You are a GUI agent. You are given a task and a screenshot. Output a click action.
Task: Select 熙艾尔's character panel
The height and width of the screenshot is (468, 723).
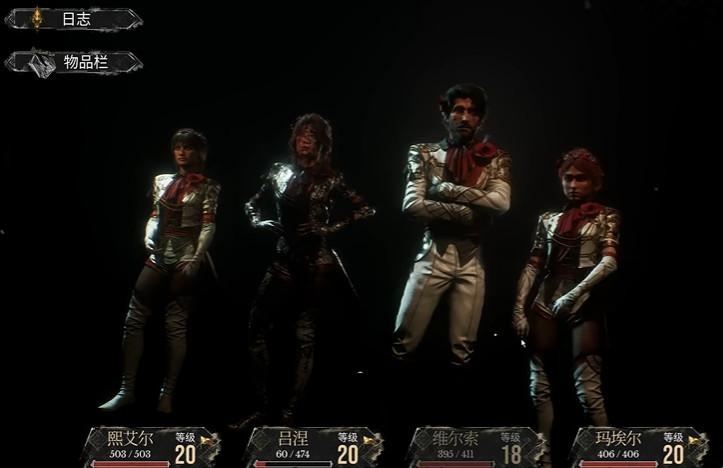click(x=150, y=446)
